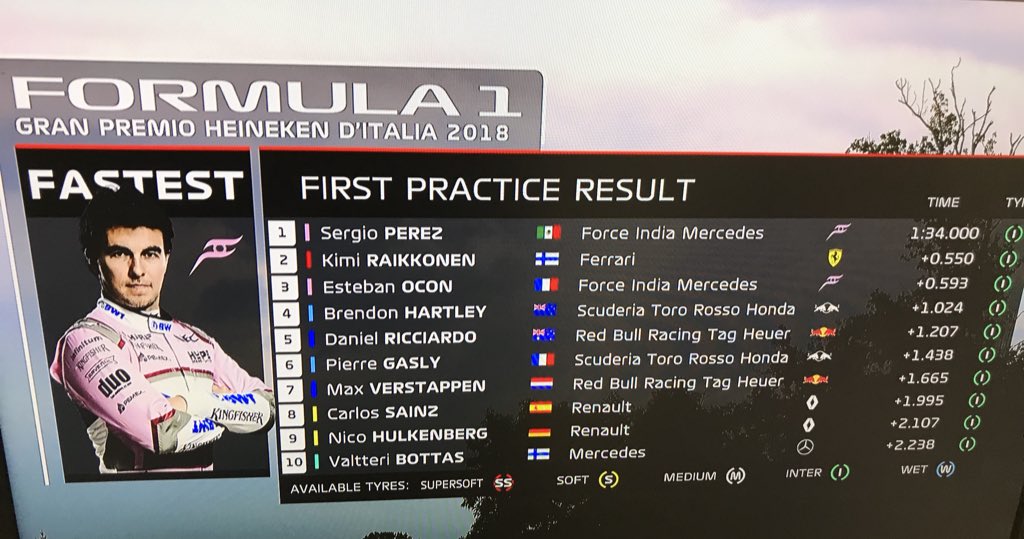Select Brendon Hartley in the results list
This screenshot has height=539, width=1024.
tap(404, 311)
